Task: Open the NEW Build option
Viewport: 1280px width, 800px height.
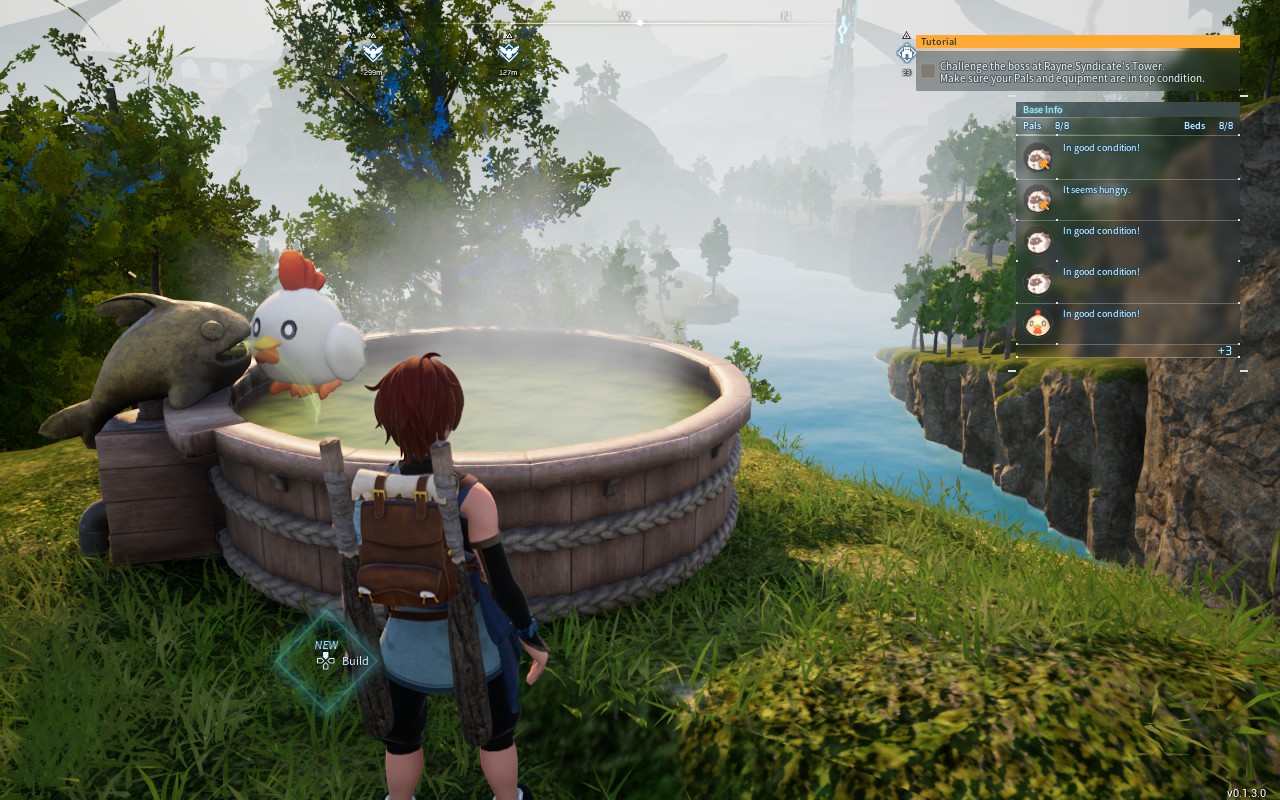Action: 341,660
